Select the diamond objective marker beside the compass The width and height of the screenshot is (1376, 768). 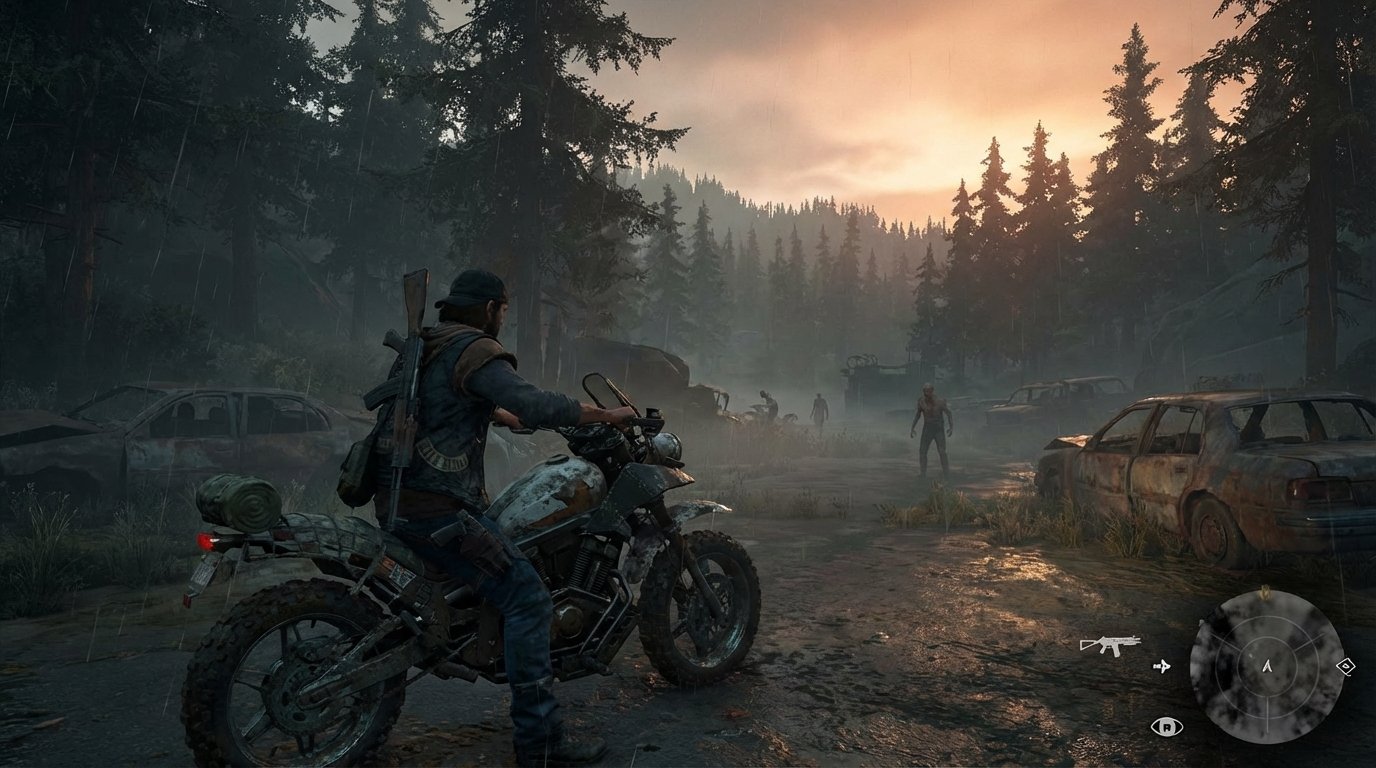pos(1345,665)
